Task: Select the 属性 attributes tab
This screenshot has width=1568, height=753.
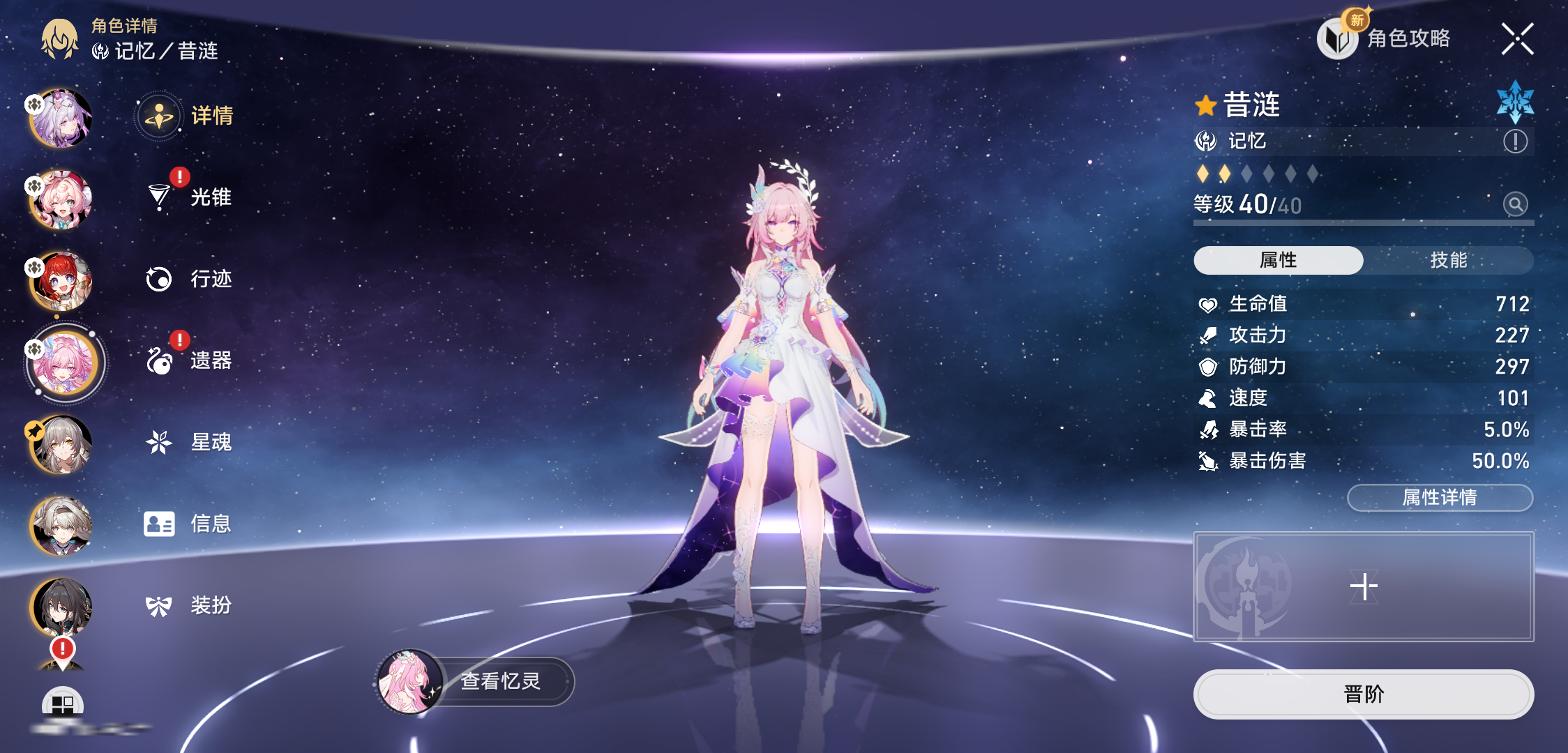Action: click(1278, 260)
